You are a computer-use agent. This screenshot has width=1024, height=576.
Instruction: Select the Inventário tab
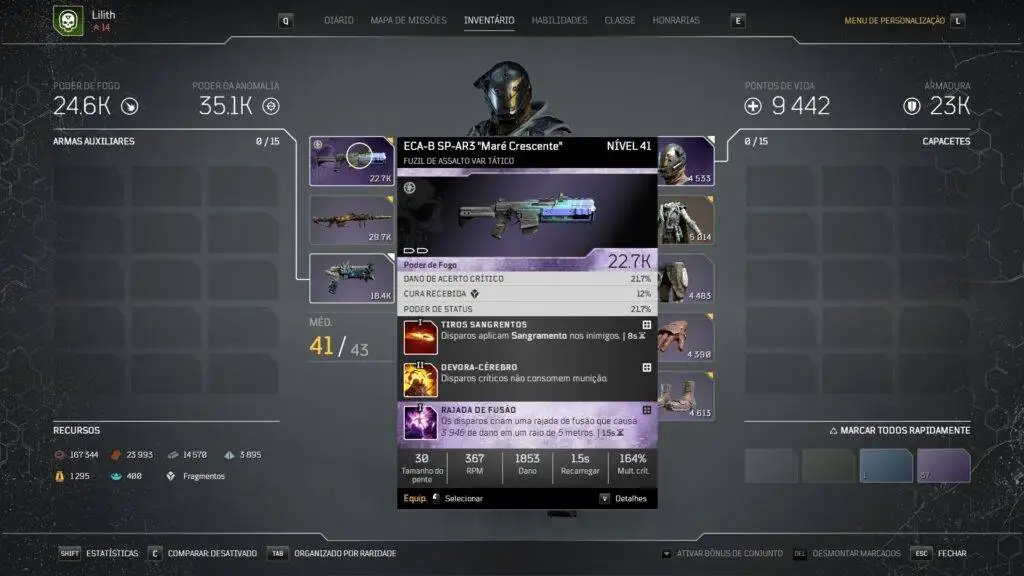[x=489, y=20]
